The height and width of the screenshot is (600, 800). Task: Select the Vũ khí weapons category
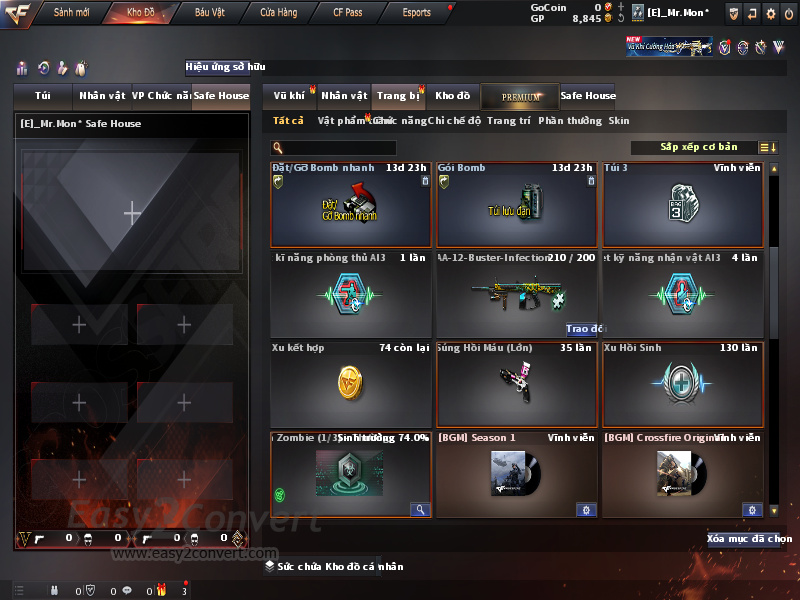[290, 96]
